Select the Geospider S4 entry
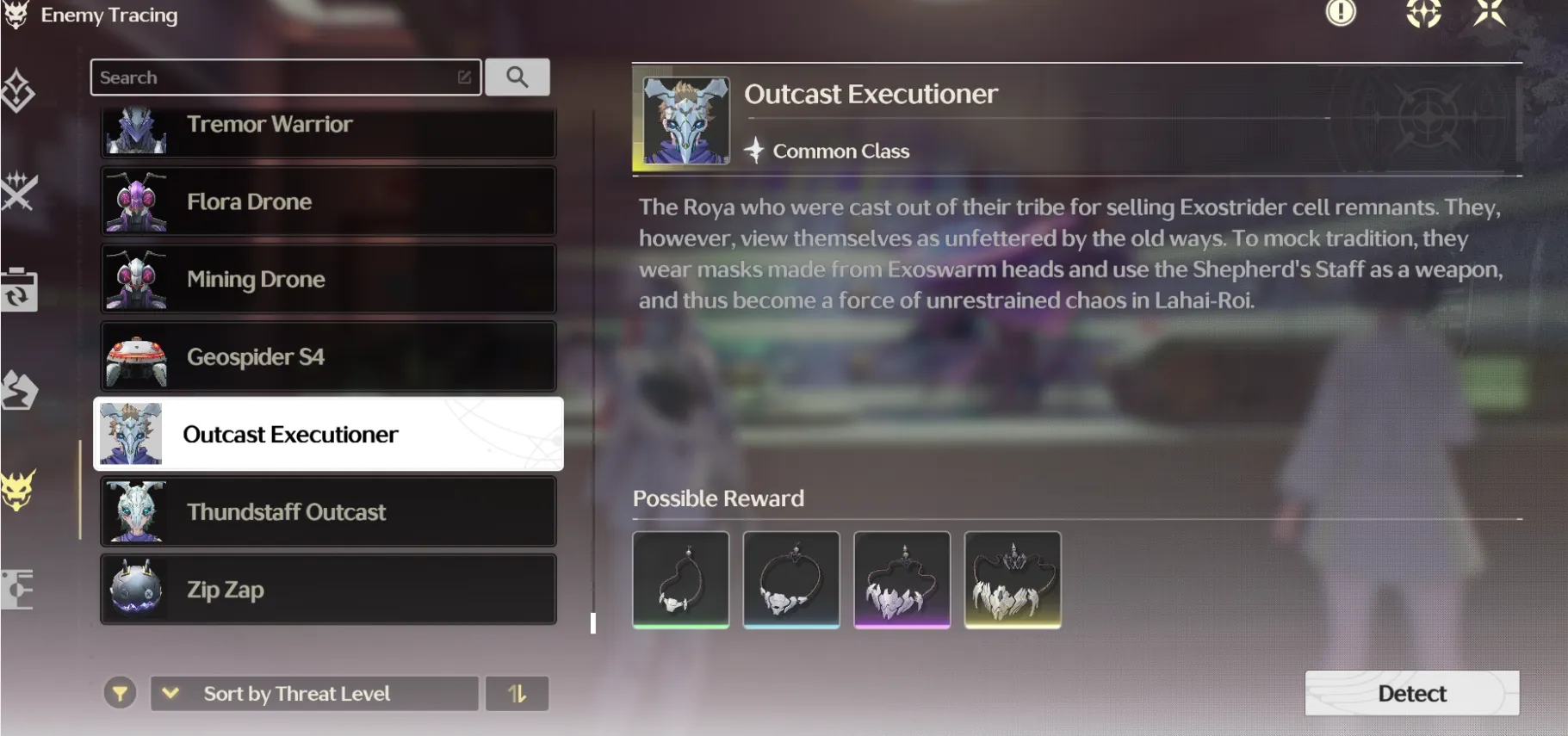The image size is (1568, 736). [x=327, y=356]
